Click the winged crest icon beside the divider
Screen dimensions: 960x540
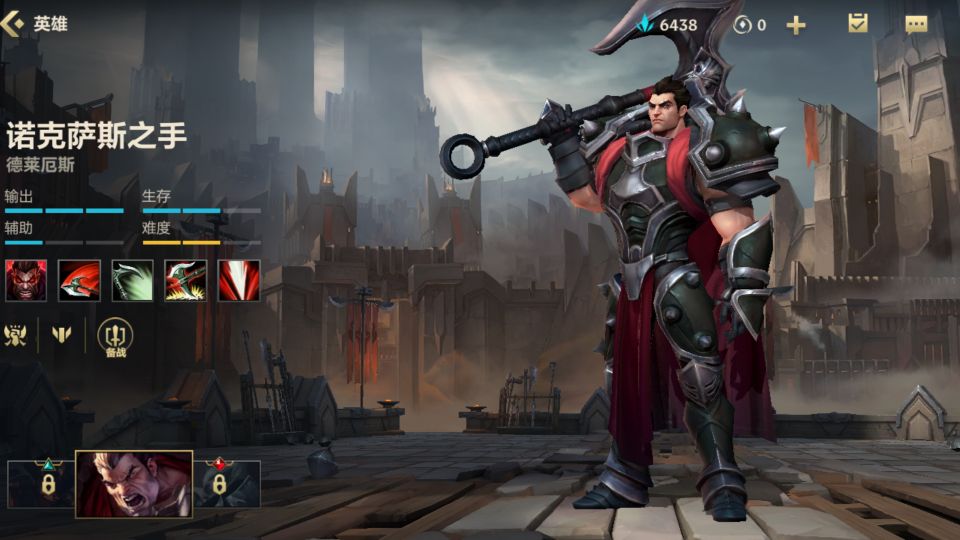click(x=17, y=334)
